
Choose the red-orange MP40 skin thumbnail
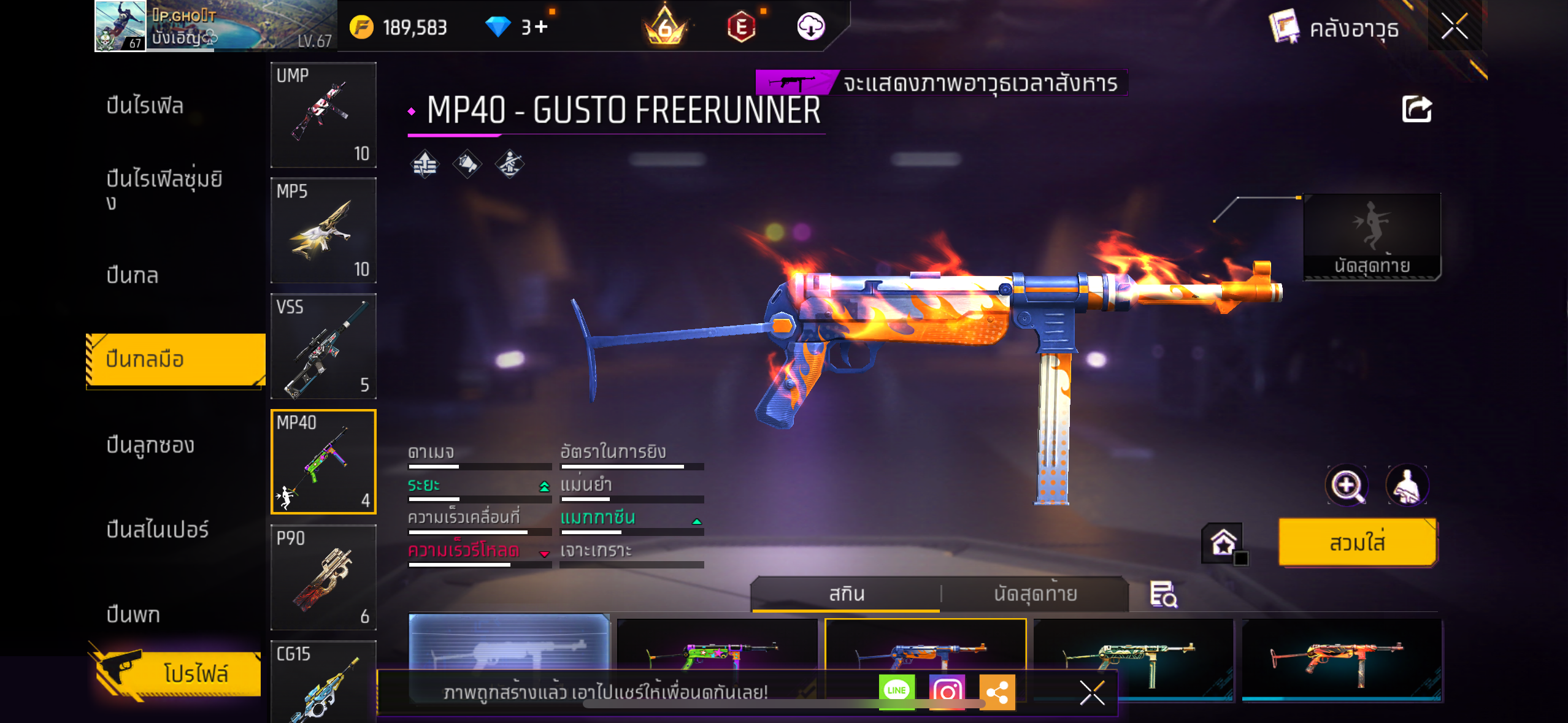tap(1341, 656)
